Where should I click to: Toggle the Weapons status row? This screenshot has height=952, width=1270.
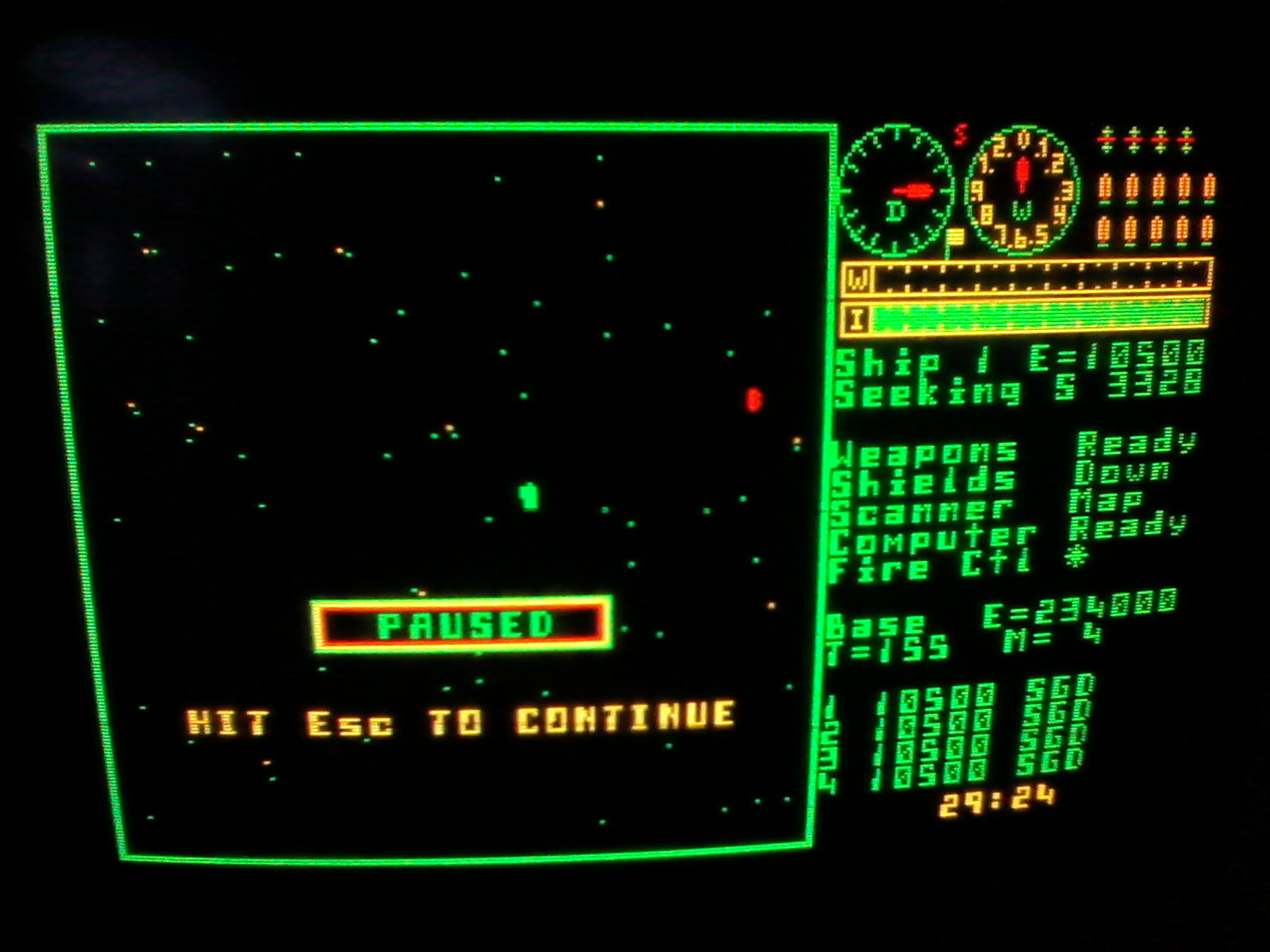pyautogui.click(x=1012, y=449)
